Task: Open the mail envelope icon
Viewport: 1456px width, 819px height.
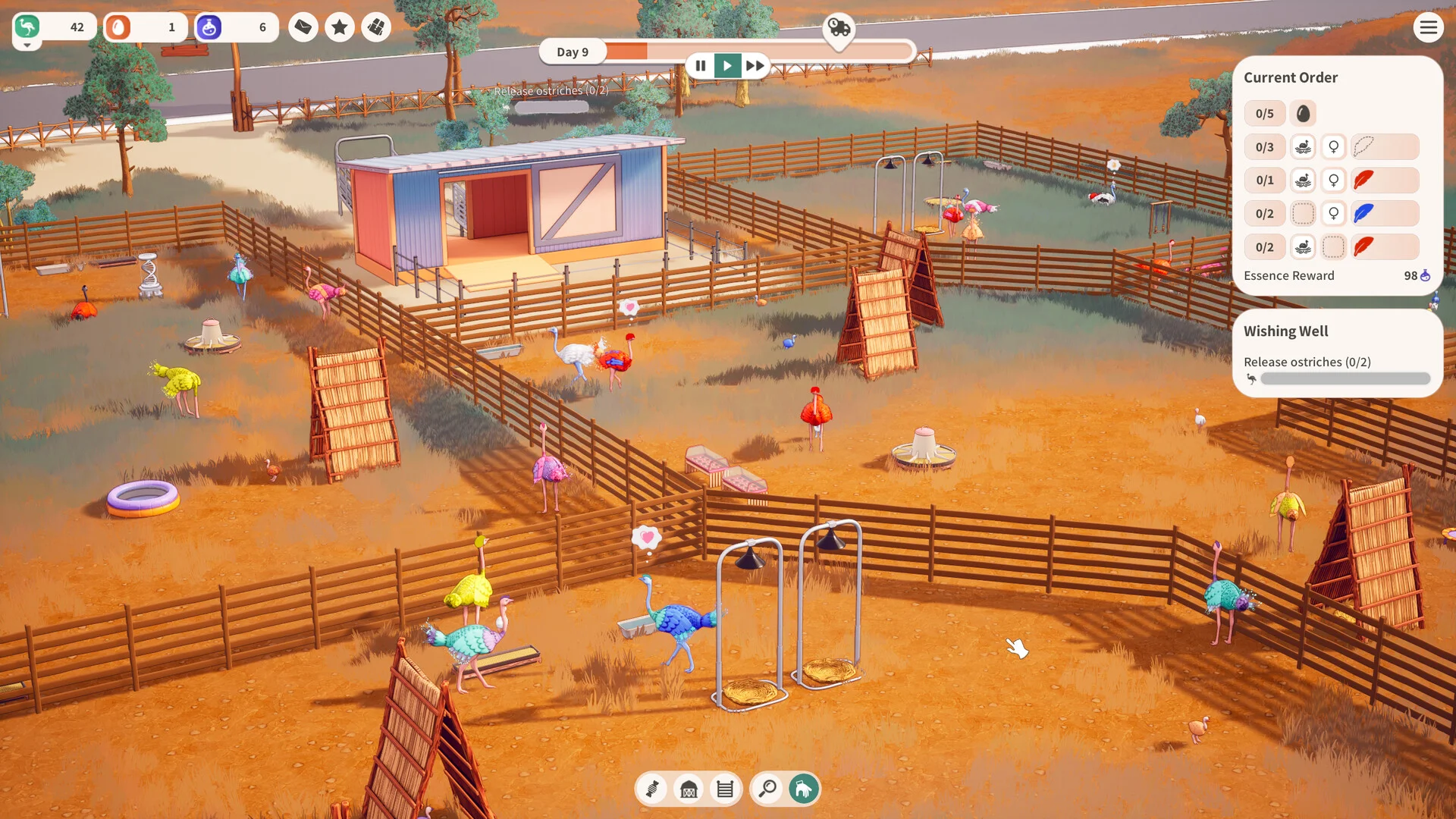Action: coord(303,28)
